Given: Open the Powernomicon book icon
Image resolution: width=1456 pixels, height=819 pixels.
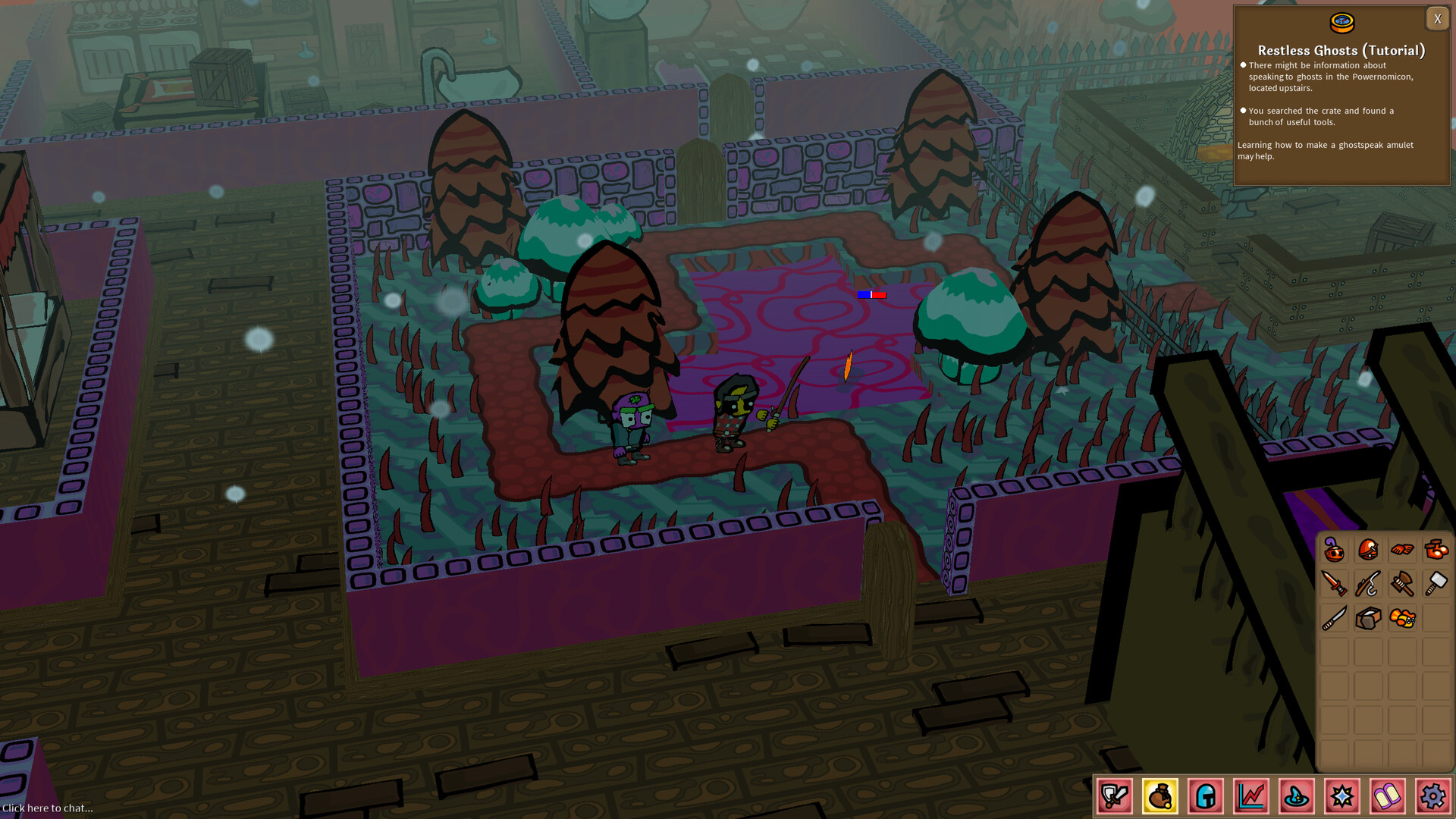Looking at the screenshot, I should tap(1387, 797).
